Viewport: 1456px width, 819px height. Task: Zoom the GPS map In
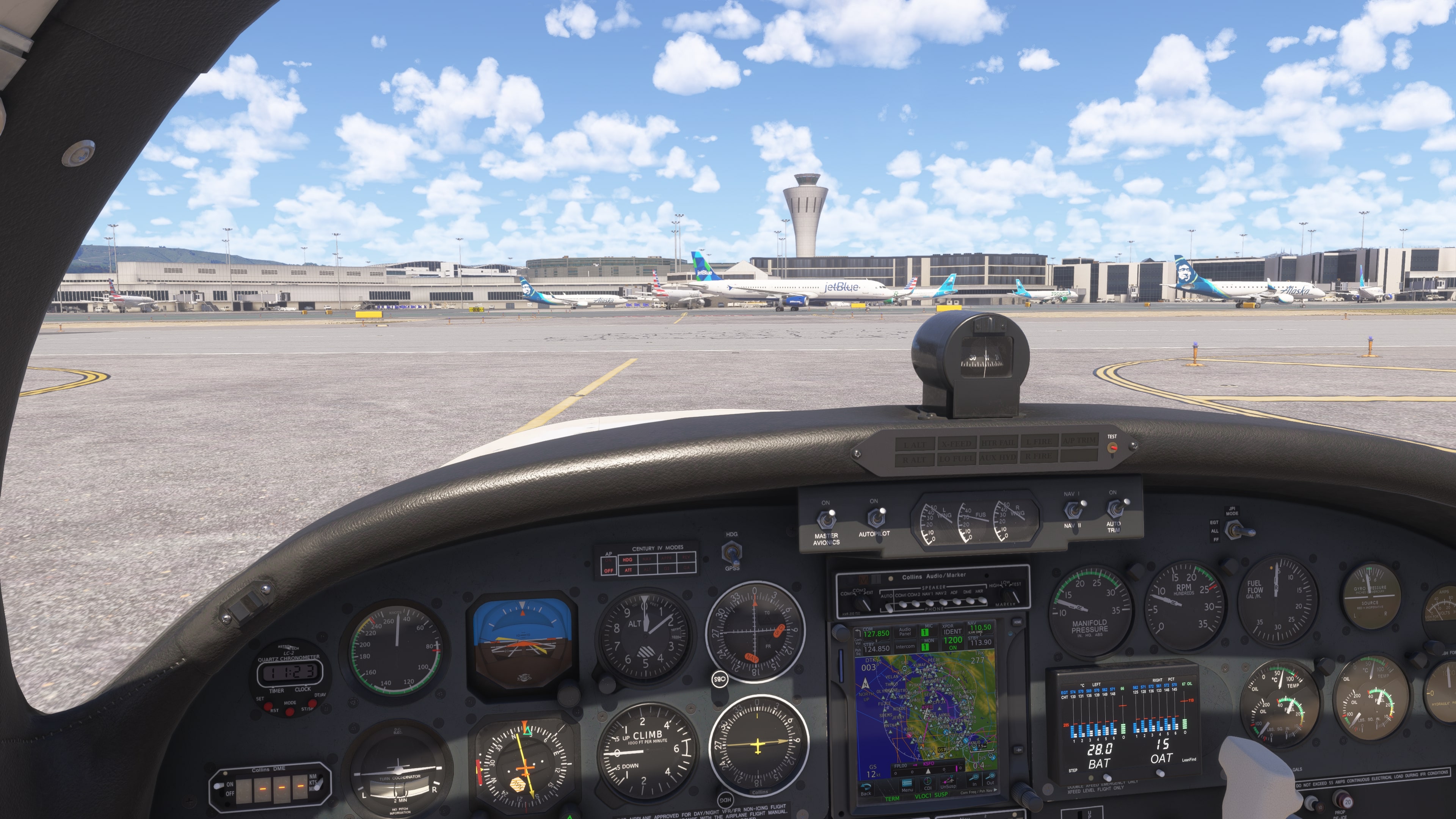[x=974, y=781]
